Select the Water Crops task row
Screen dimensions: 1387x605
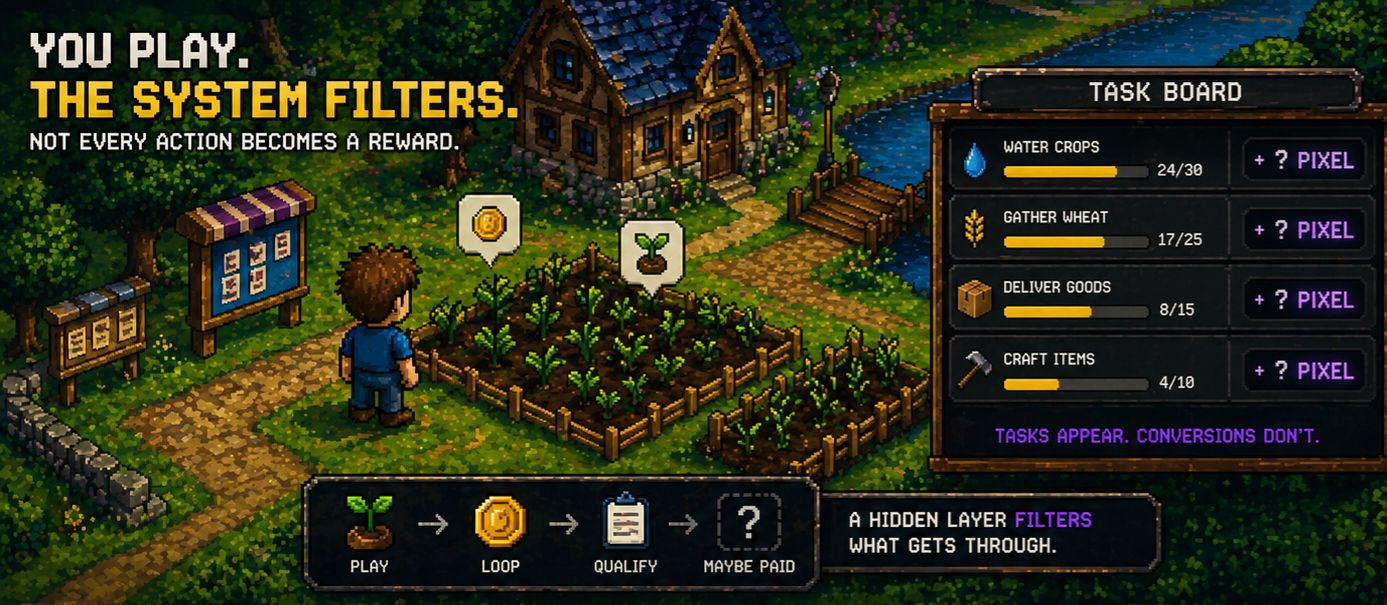click(x=1090, y=159)
